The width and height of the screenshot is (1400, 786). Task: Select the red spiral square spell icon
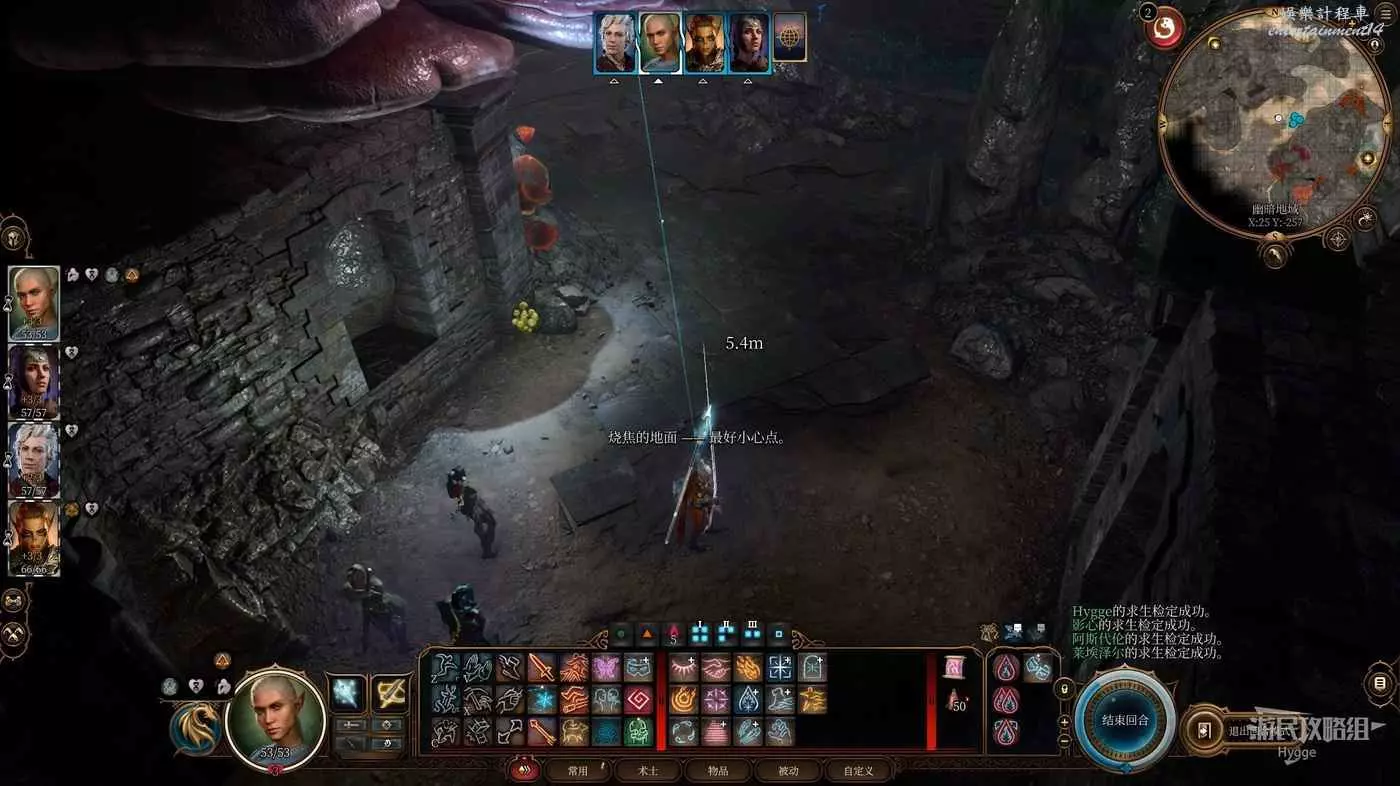click(x=638, y=699)
